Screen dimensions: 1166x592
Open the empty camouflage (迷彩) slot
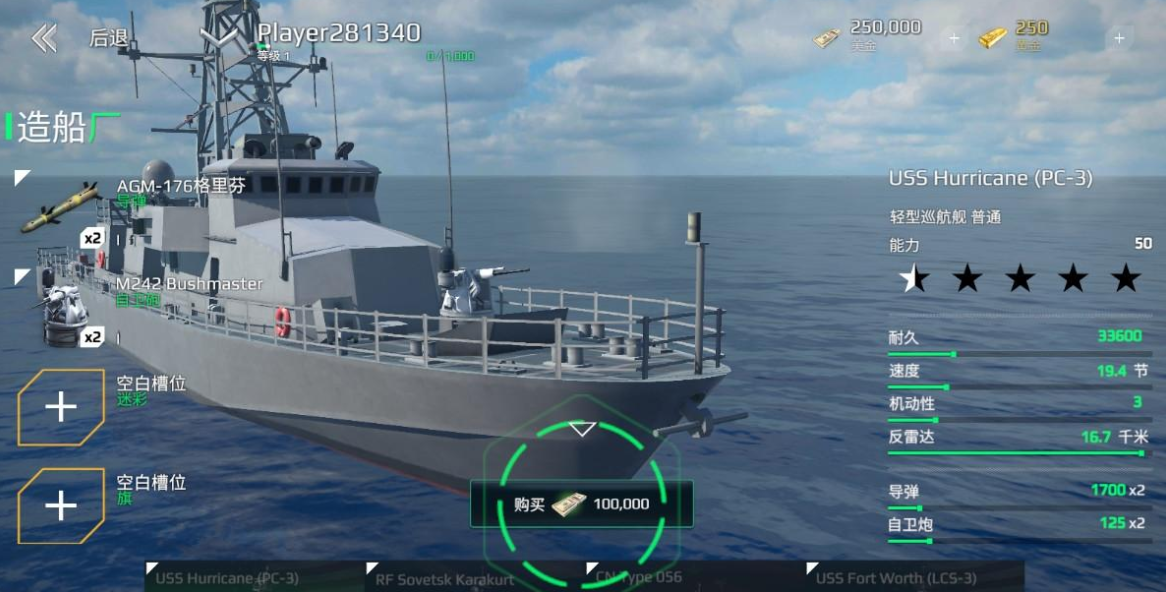[x=61, y=407]
